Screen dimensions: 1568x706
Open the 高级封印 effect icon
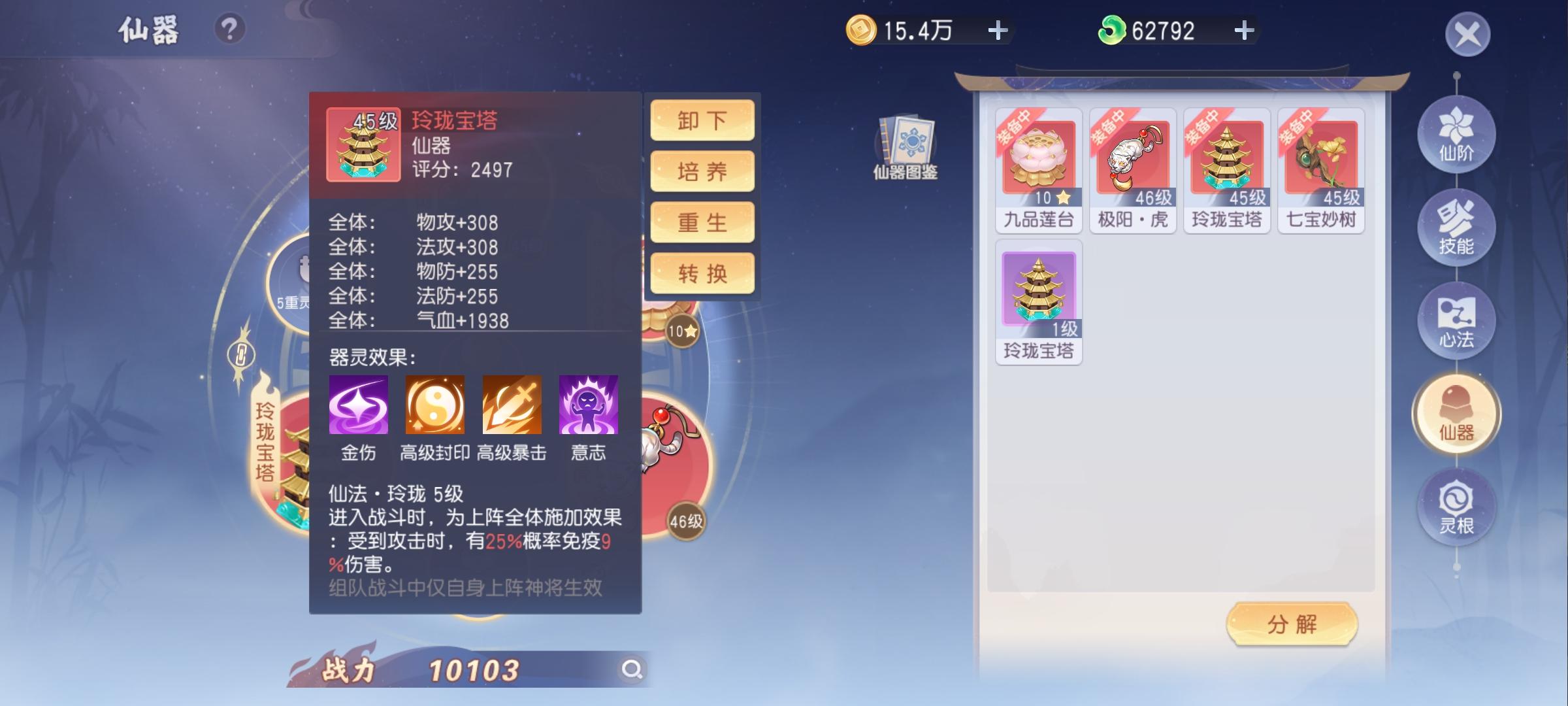pyautogui.click(x=436, y=405)
